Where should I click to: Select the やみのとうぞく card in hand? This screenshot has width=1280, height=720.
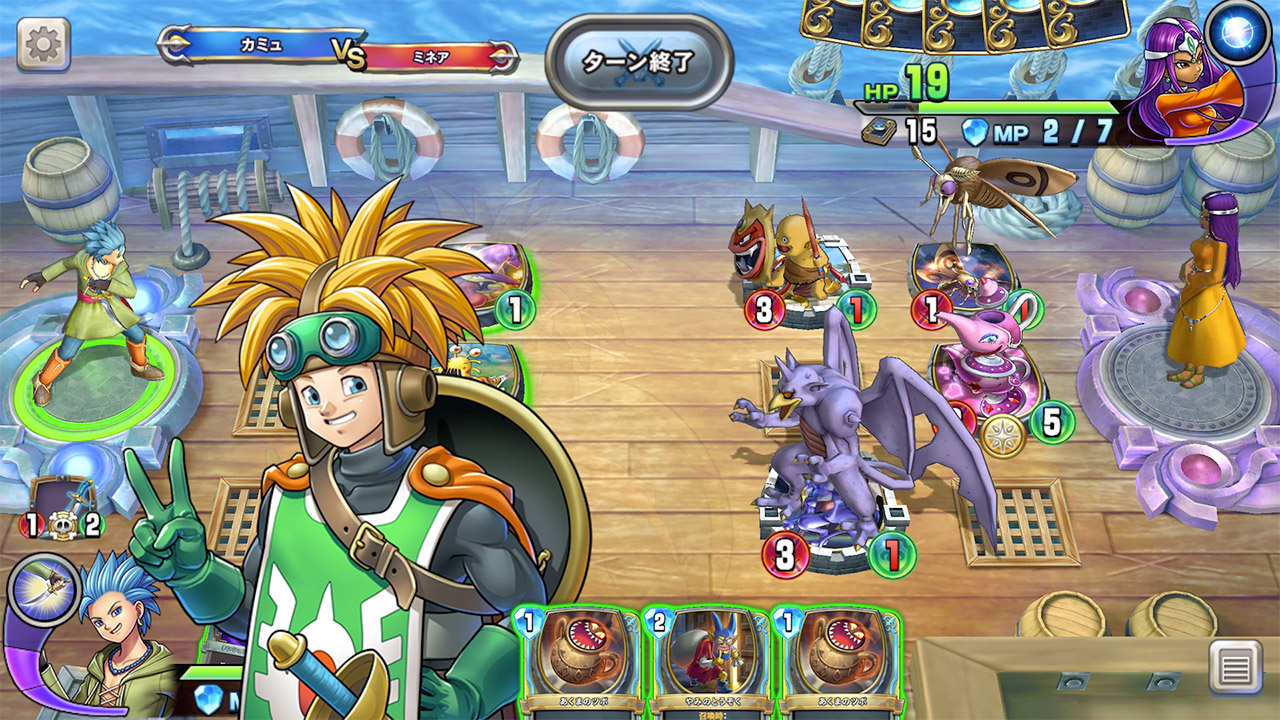[x=705, y=660]
